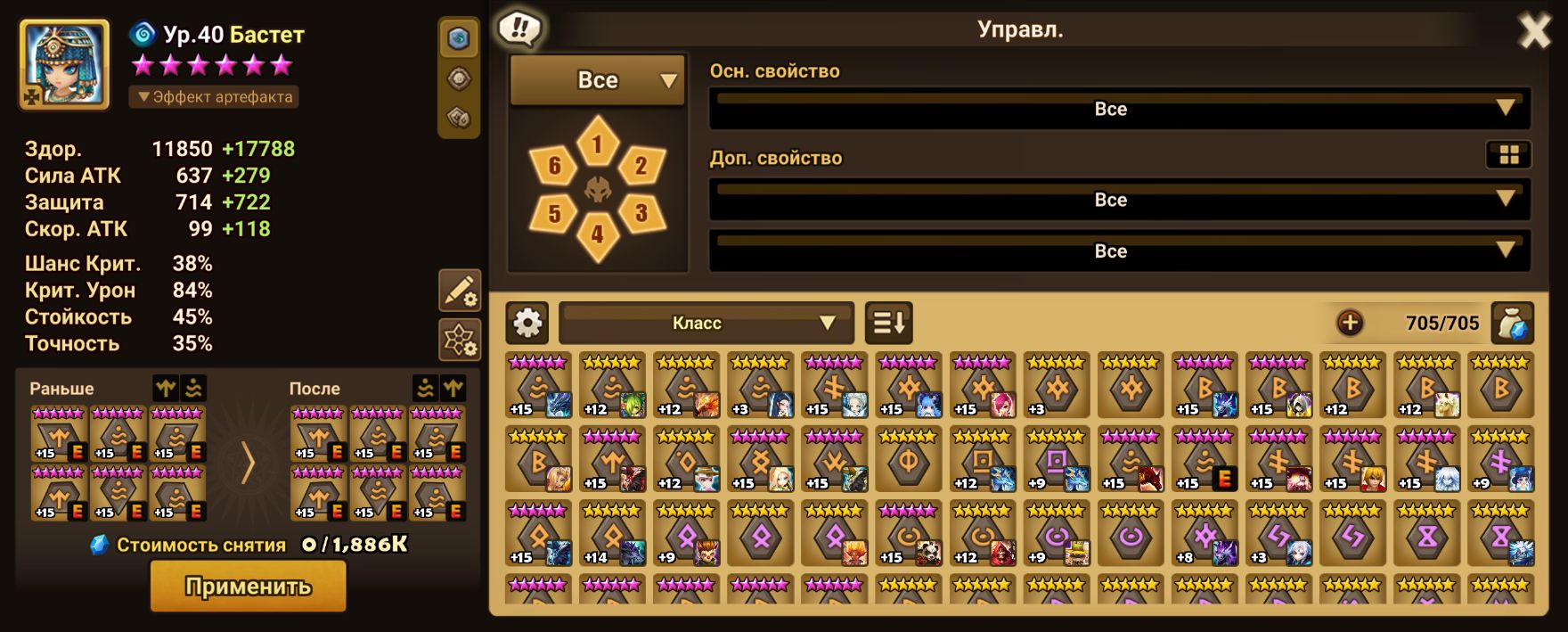Select rune slot 5 on the hexagon
Image resolution: width=1568 pixels, height=632 pixels.
[554, 213]
